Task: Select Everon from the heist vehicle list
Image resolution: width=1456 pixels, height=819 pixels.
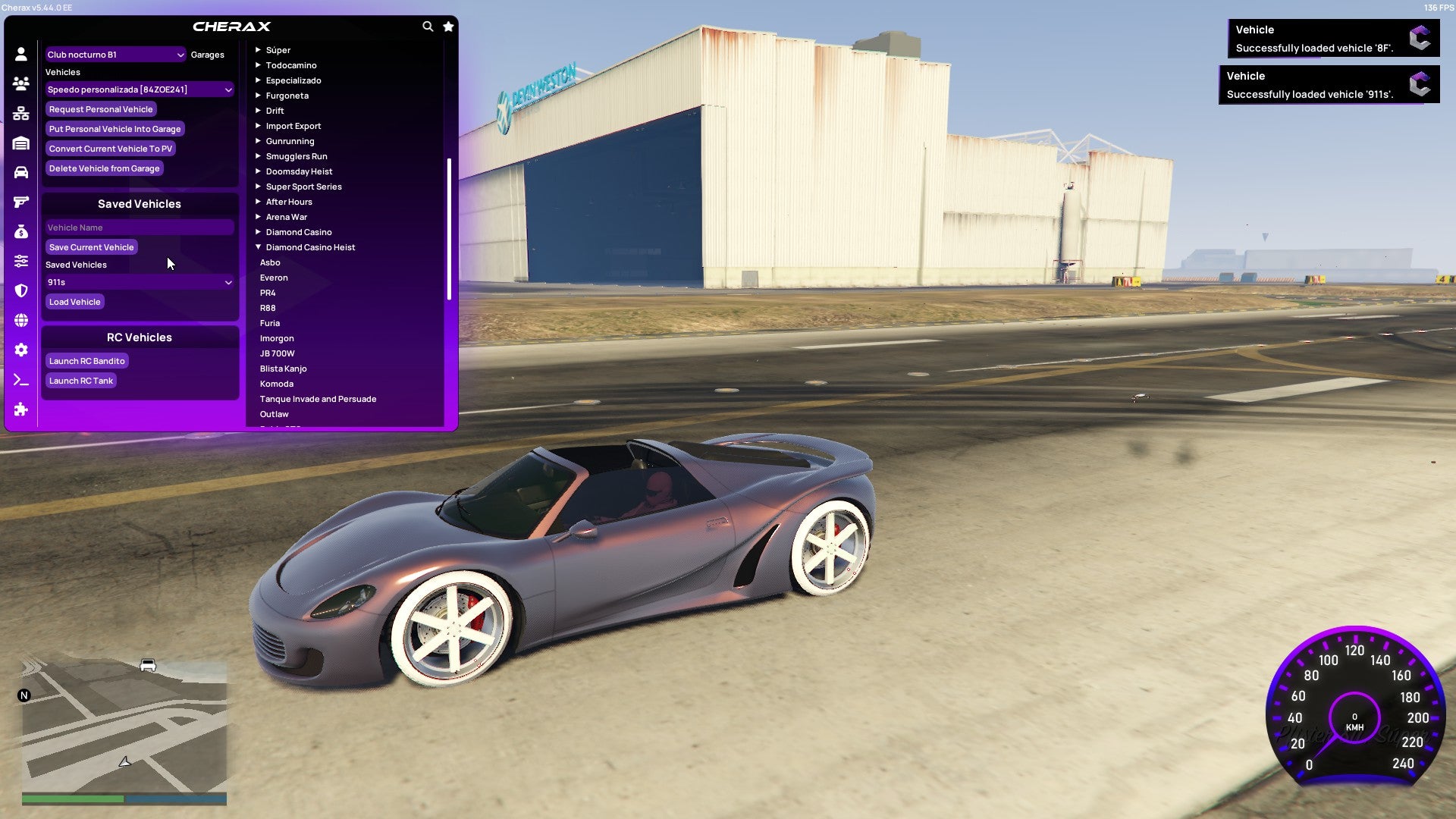Action: [x=274, y=277]
